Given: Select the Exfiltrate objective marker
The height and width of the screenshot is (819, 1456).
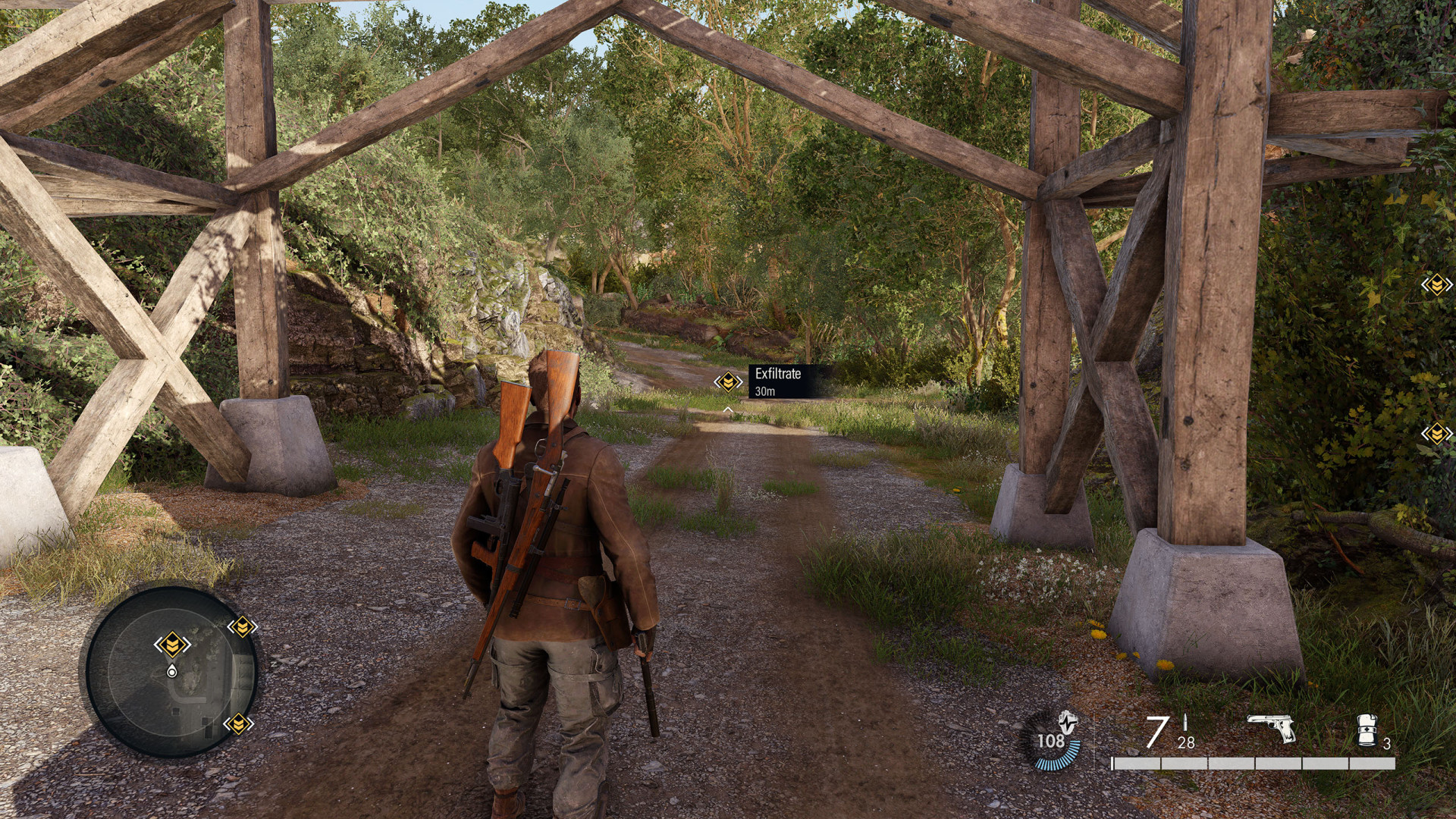Looking at the screenshot, I should click(728, 381).
